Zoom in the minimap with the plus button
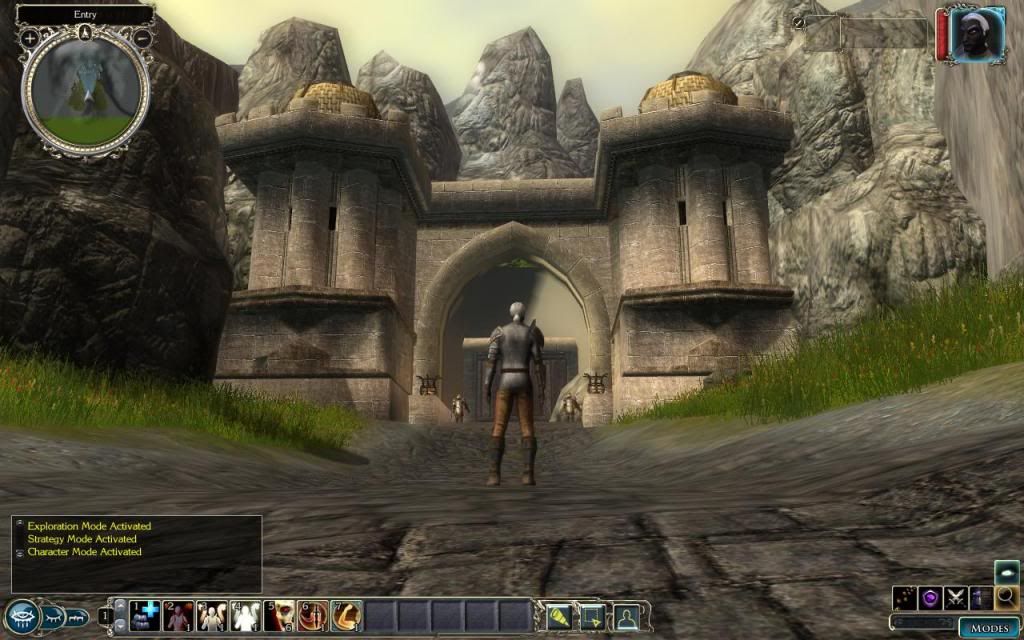This screenshot has width=1024, height=640. coord(30,38)
